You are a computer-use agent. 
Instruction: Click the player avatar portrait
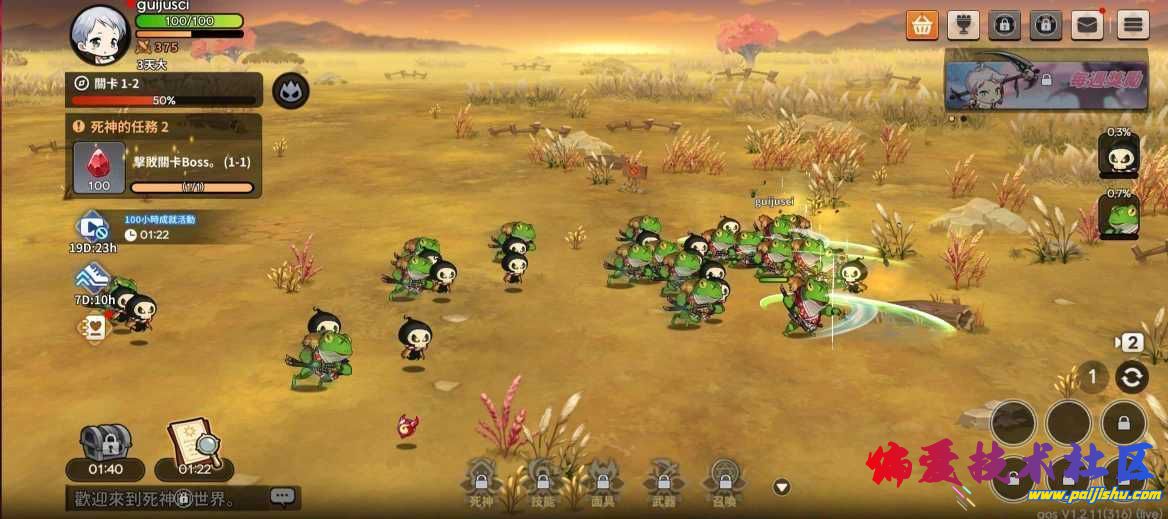(x=102, y=34)
